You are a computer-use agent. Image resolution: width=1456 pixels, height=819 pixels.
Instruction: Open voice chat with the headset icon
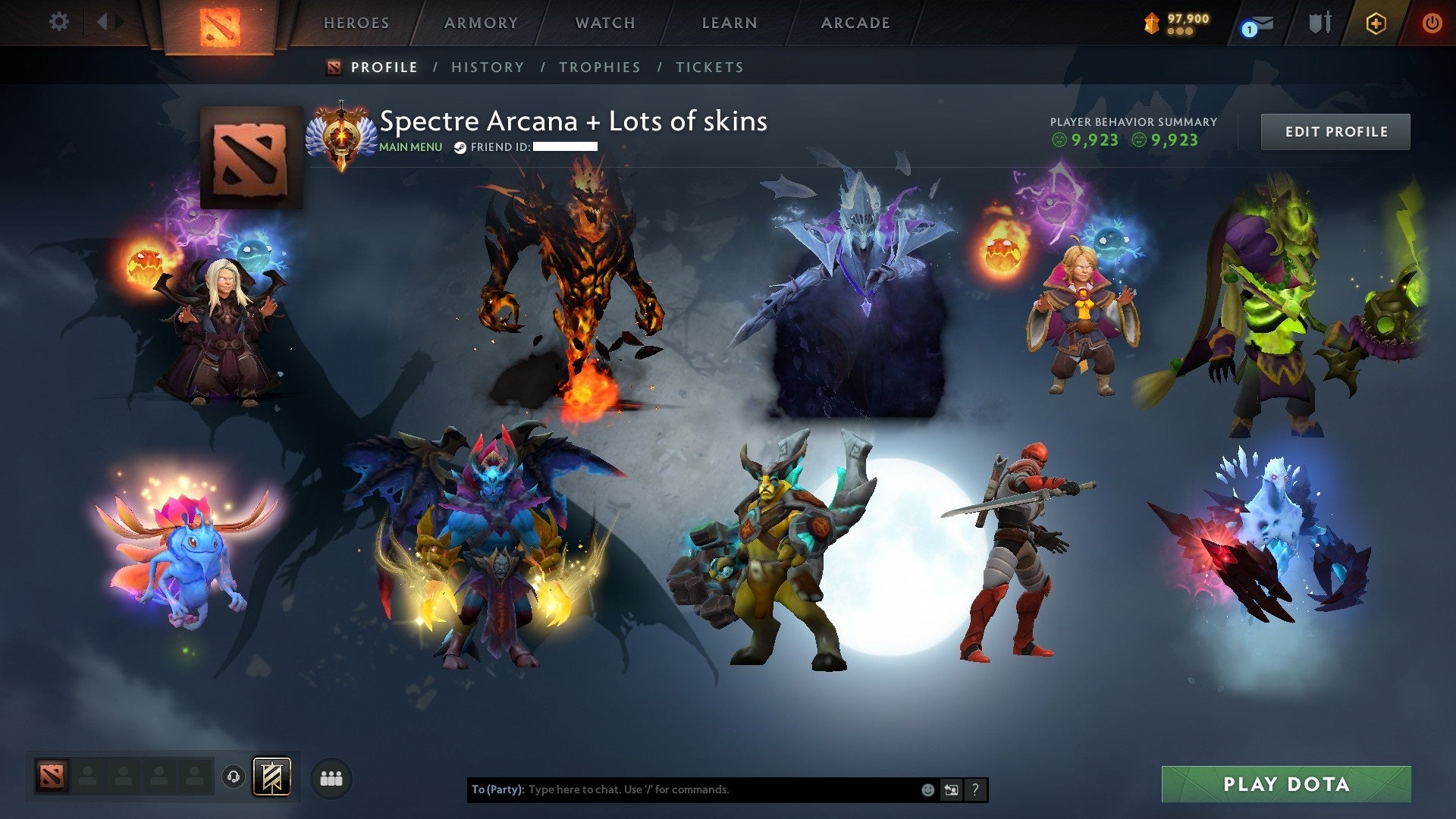point(232,777)
